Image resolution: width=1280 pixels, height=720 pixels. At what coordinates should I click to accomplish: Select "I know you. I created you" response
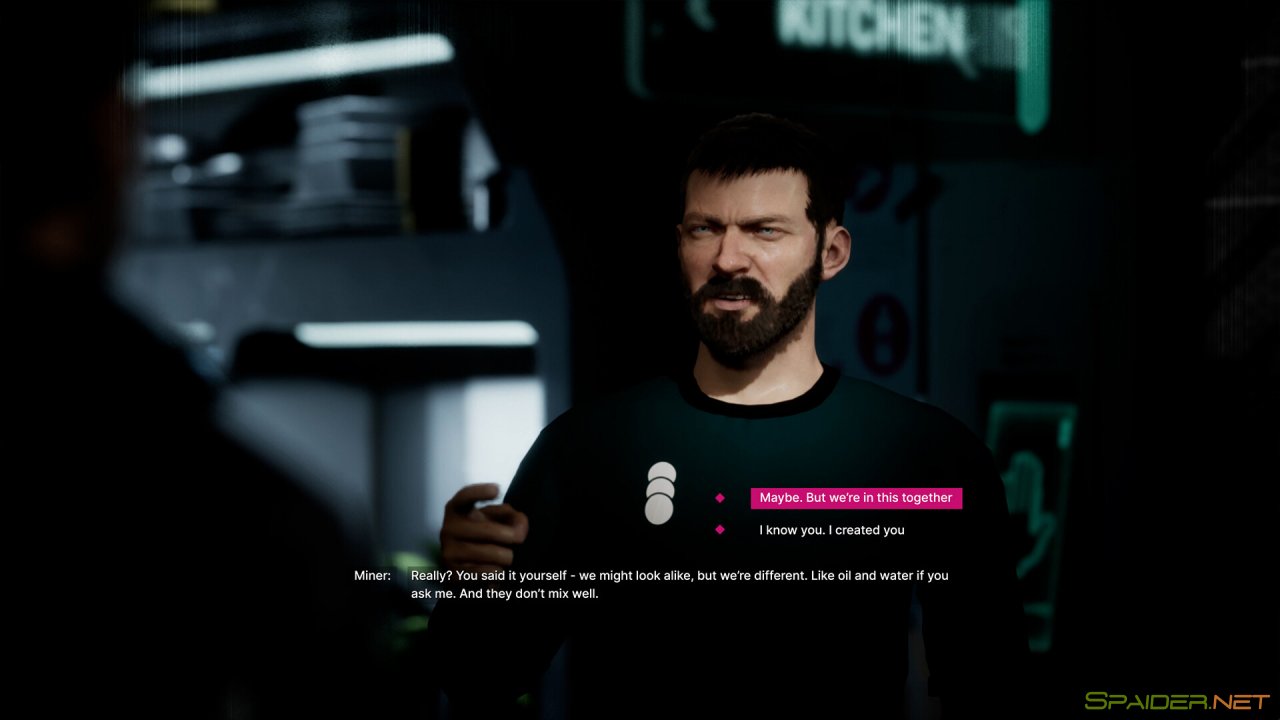coord(831,530)
